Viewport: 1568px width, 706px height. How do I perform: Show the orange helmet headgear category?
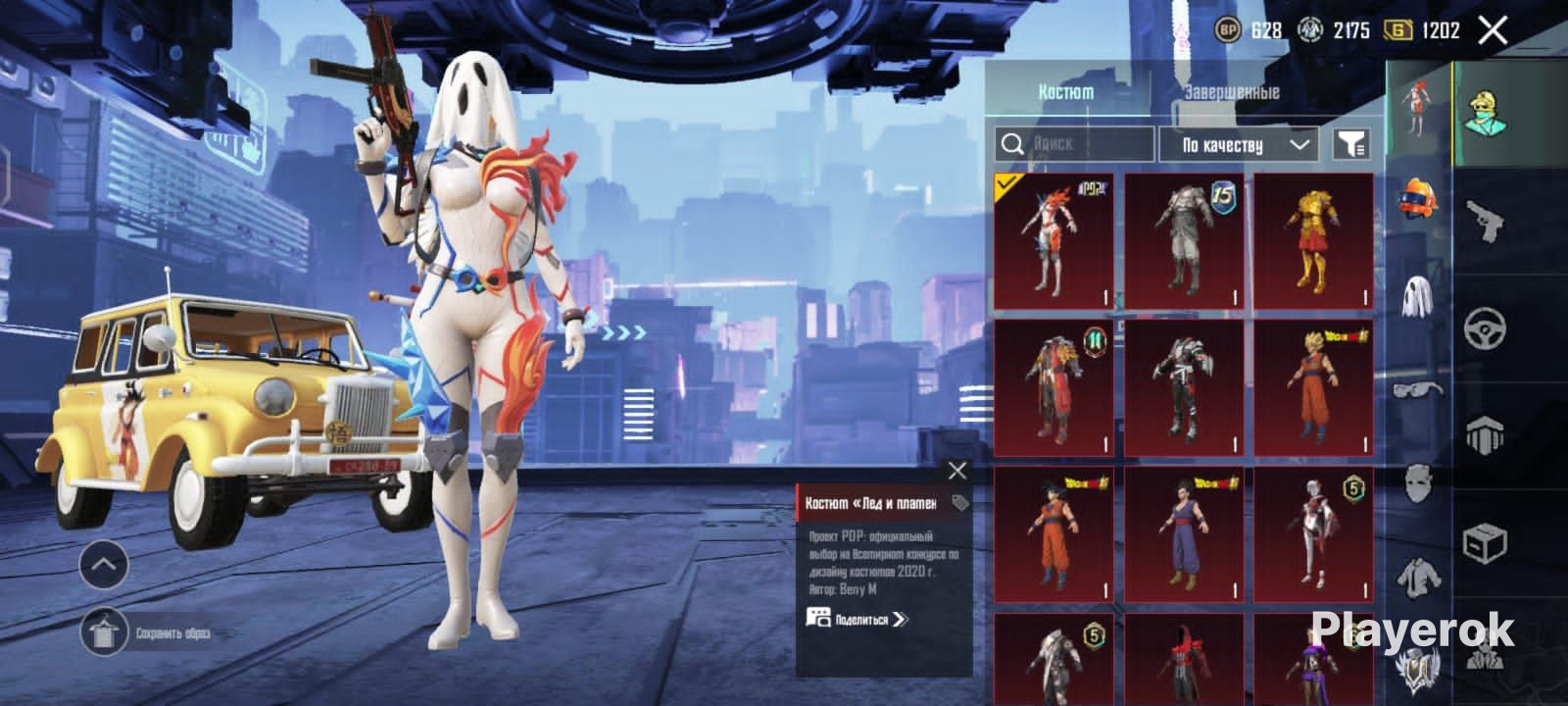(x=1418, y=199)
